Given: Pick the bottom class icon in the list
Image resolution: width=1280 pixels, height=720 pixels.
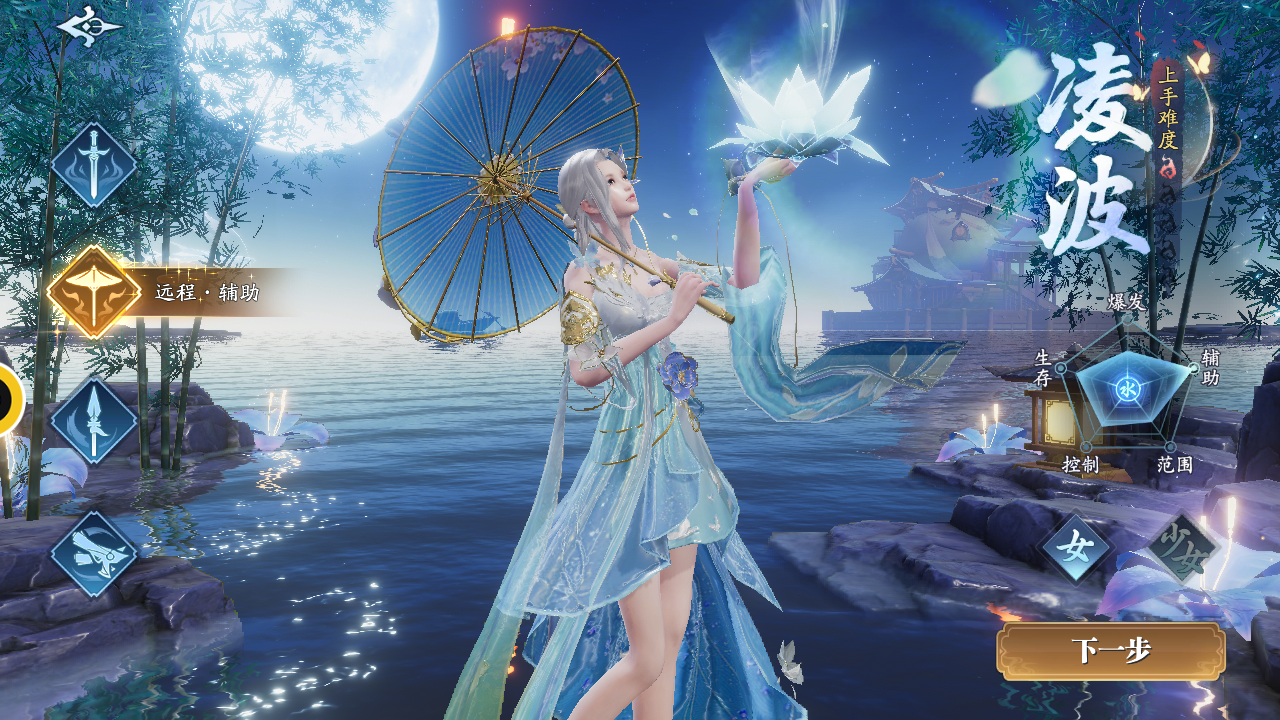Looking at the screenshot, I should pyautogui.click(x=94, y=553).
